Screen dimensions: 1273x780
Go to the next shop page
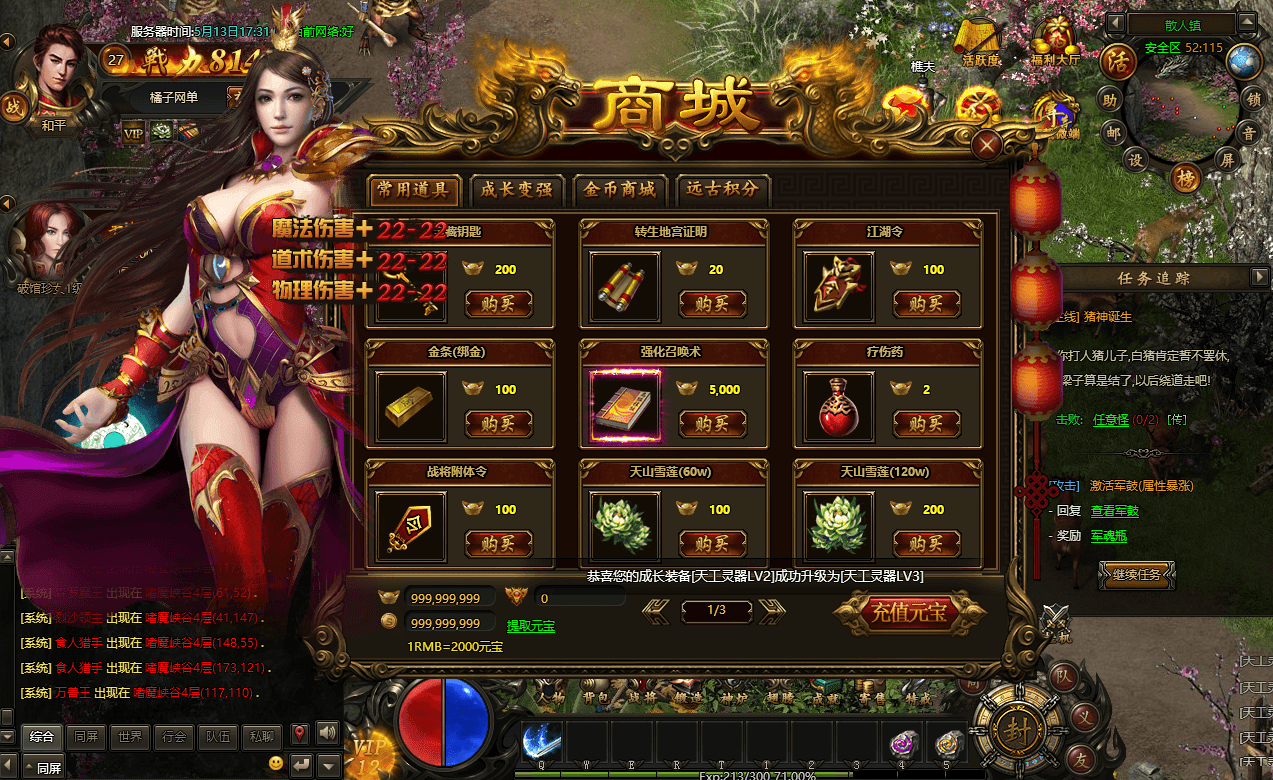point(772,610)
